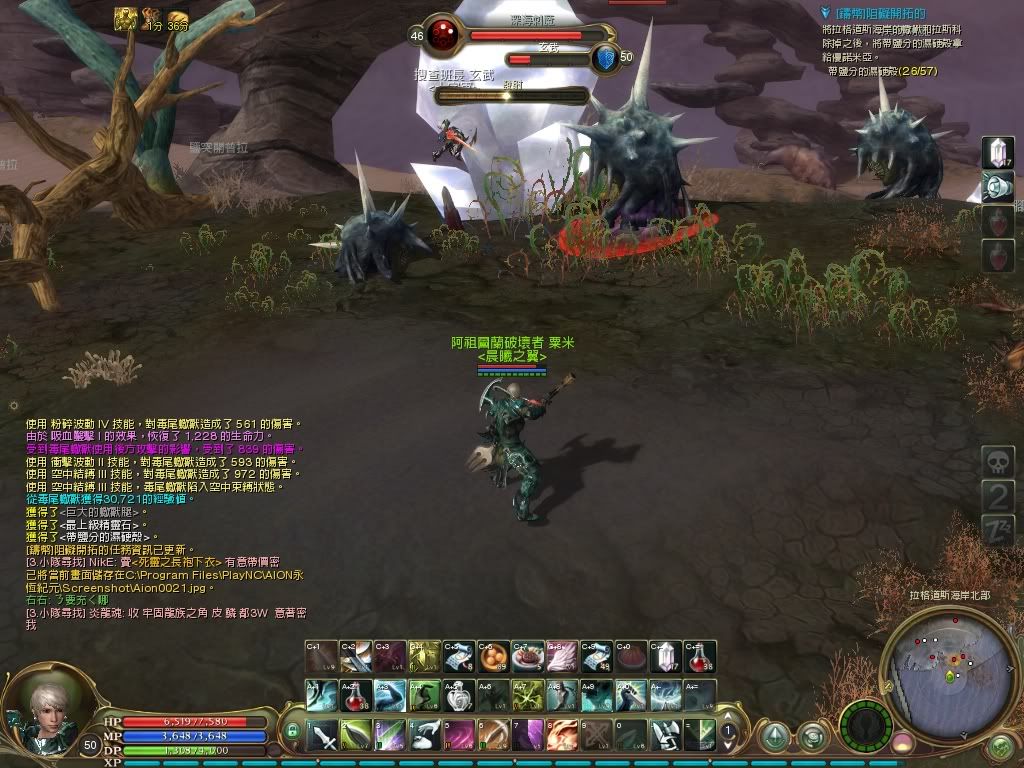Use the meat dish in the C+7 slot
Image resolution: width=1024 pixels, height=768 pixels.
(x=528, y=656)
